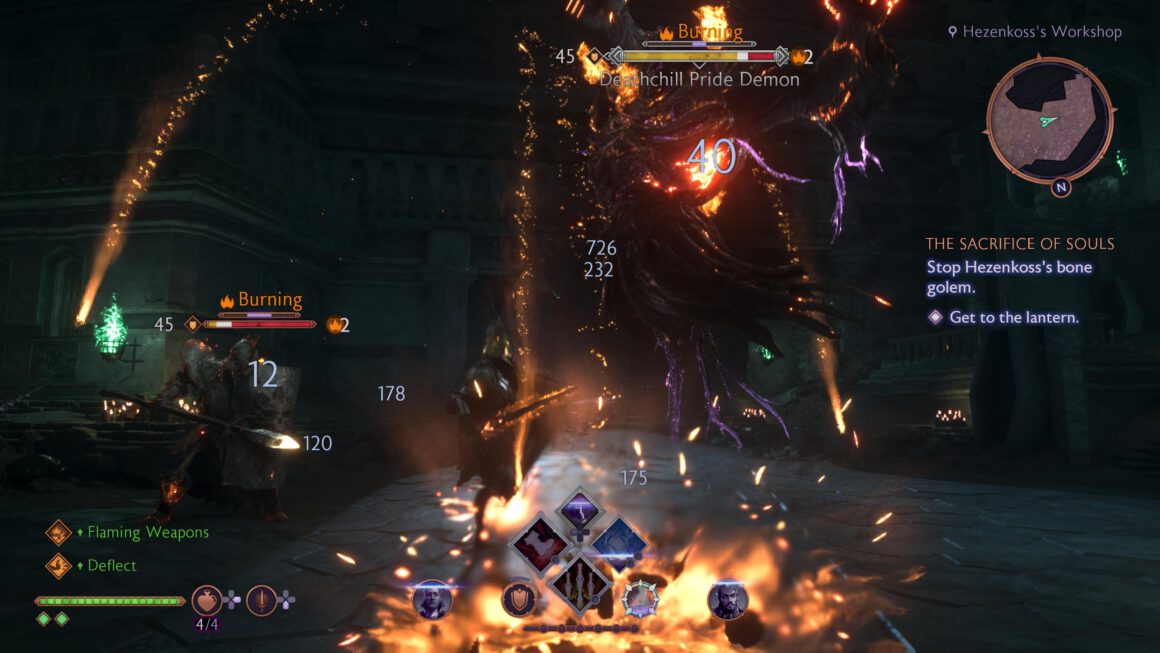The width and height of the screenshot is (1160, 653).
Task: Open the circular minimap
Action: (x=1049, y=120)
